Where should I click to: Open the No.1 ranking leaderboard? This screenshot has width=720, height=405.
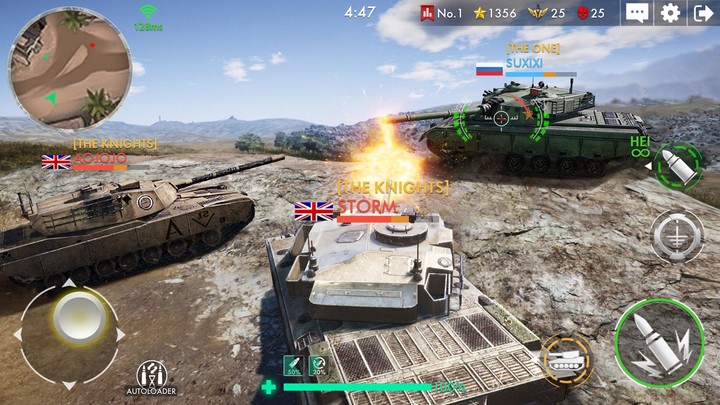point(444,13)
